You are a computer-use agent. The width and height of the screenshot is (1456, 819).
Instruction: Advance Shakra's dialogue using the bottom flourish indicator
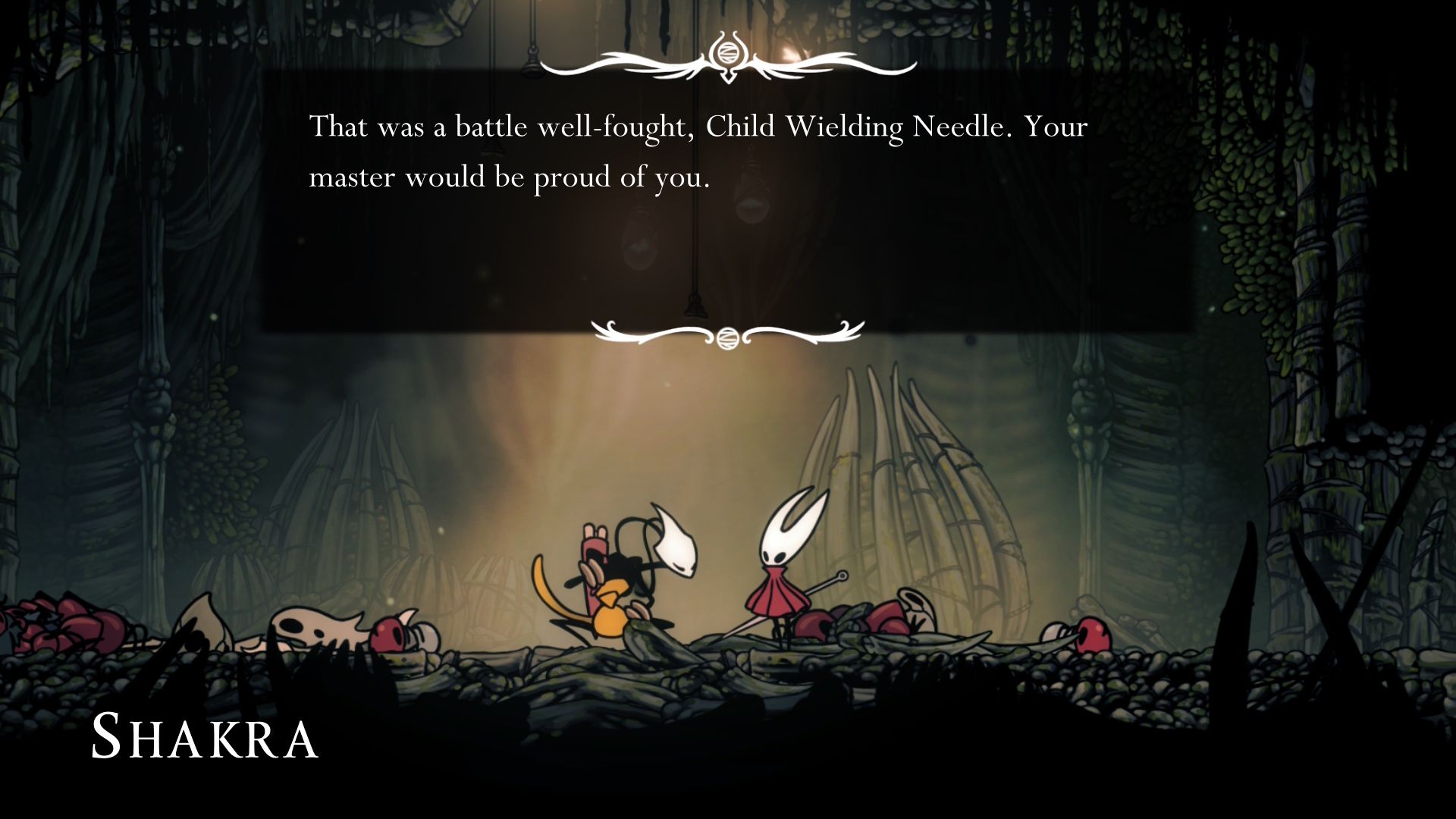tap(726, 334)
